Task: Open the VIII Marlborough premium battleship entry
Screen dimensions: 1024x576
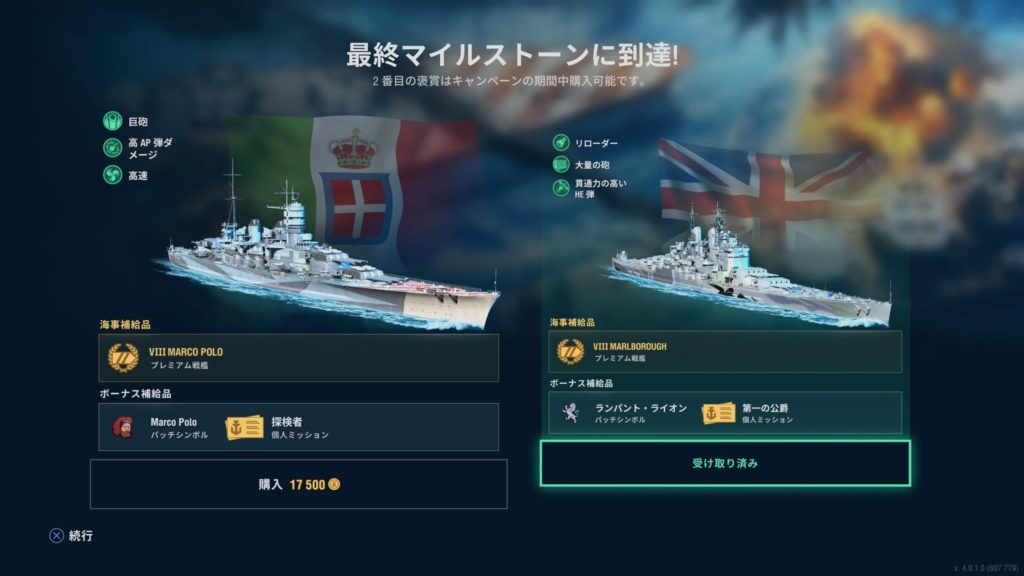Action: pyautogui.click(x=725, y=352)
